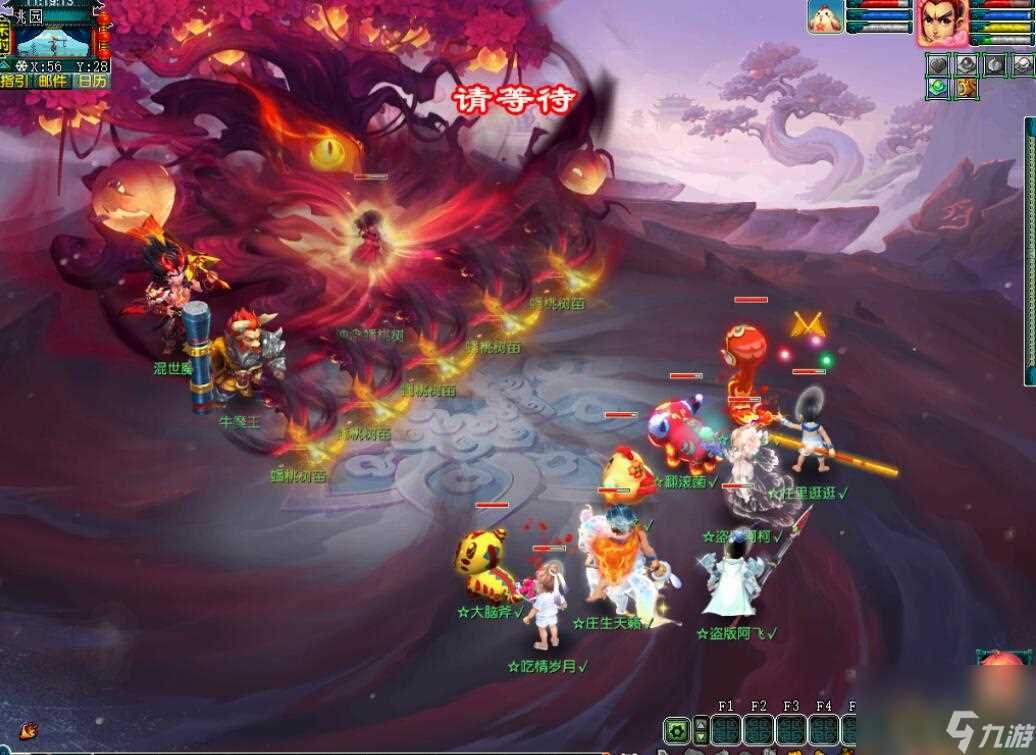Click the green gem buff icon

pyautogui.click(x=938, y=88)
